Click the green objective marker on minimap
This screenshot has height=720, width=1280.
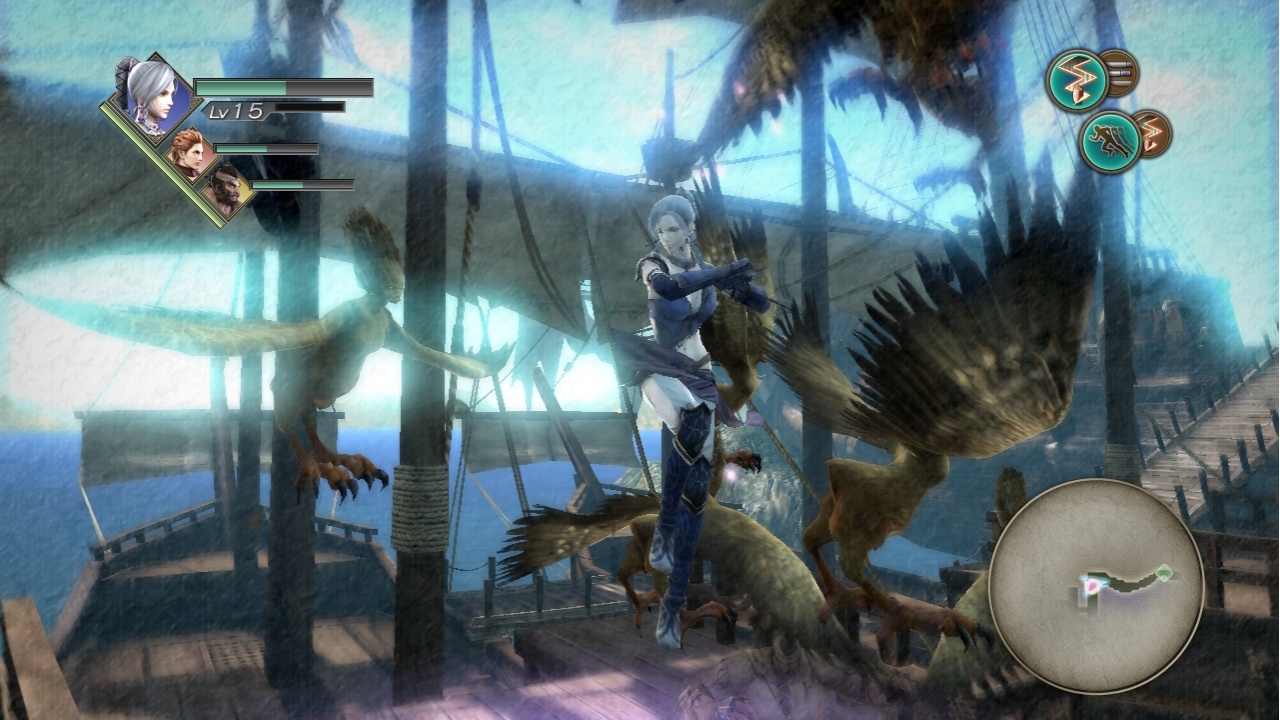pyautogui.click(x=1164, y=572)
